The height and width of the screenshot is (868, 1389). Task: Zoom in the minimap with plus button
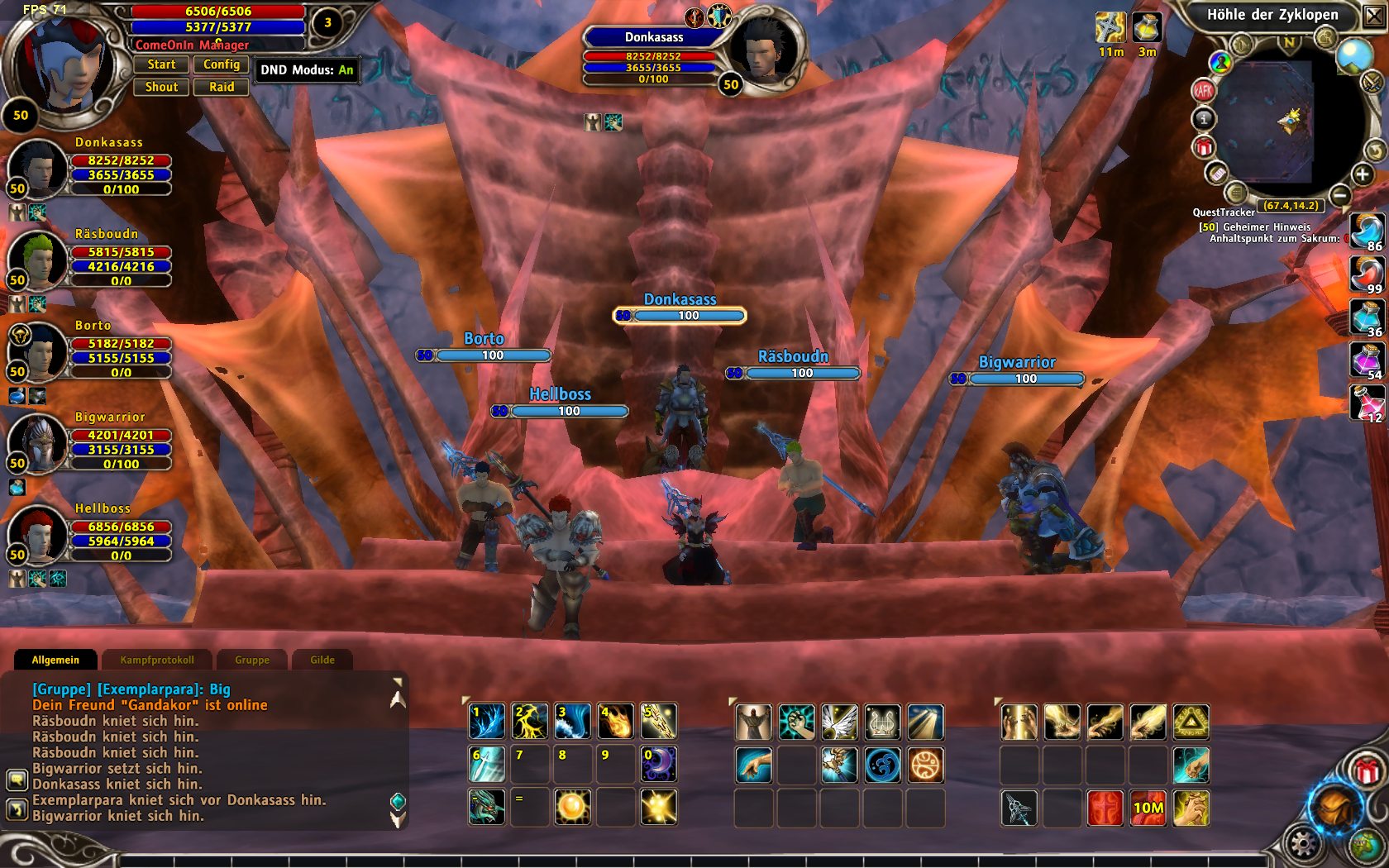1362,174
